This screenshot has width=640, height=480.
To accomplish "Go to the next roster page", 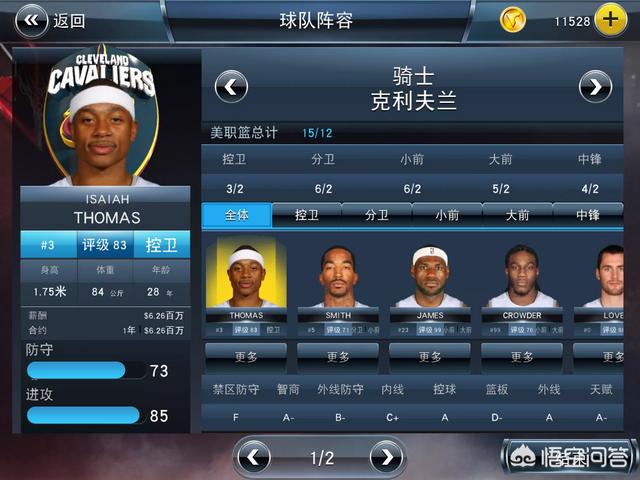I will (386, 458).
